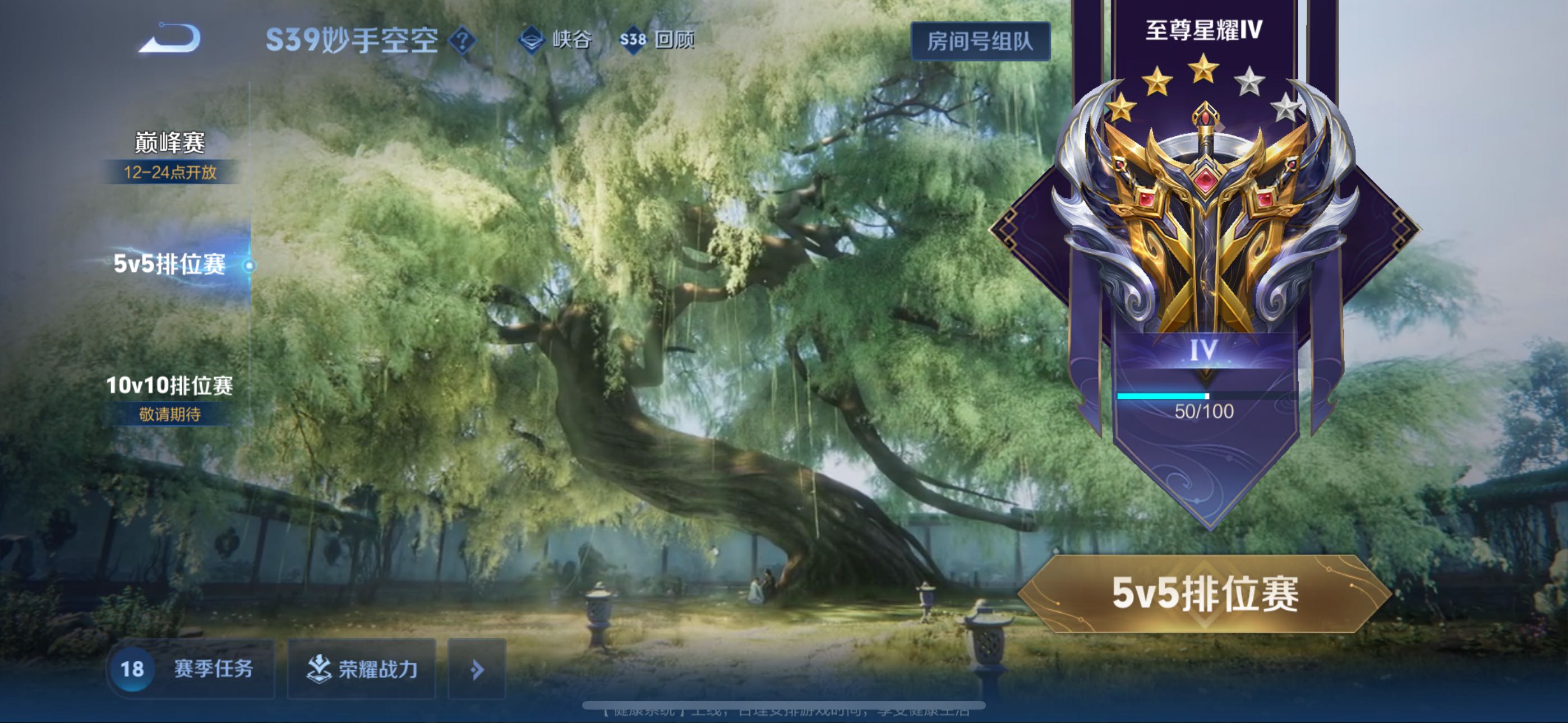
Task: Go back using the return arrow
Action: pos(170,39)
